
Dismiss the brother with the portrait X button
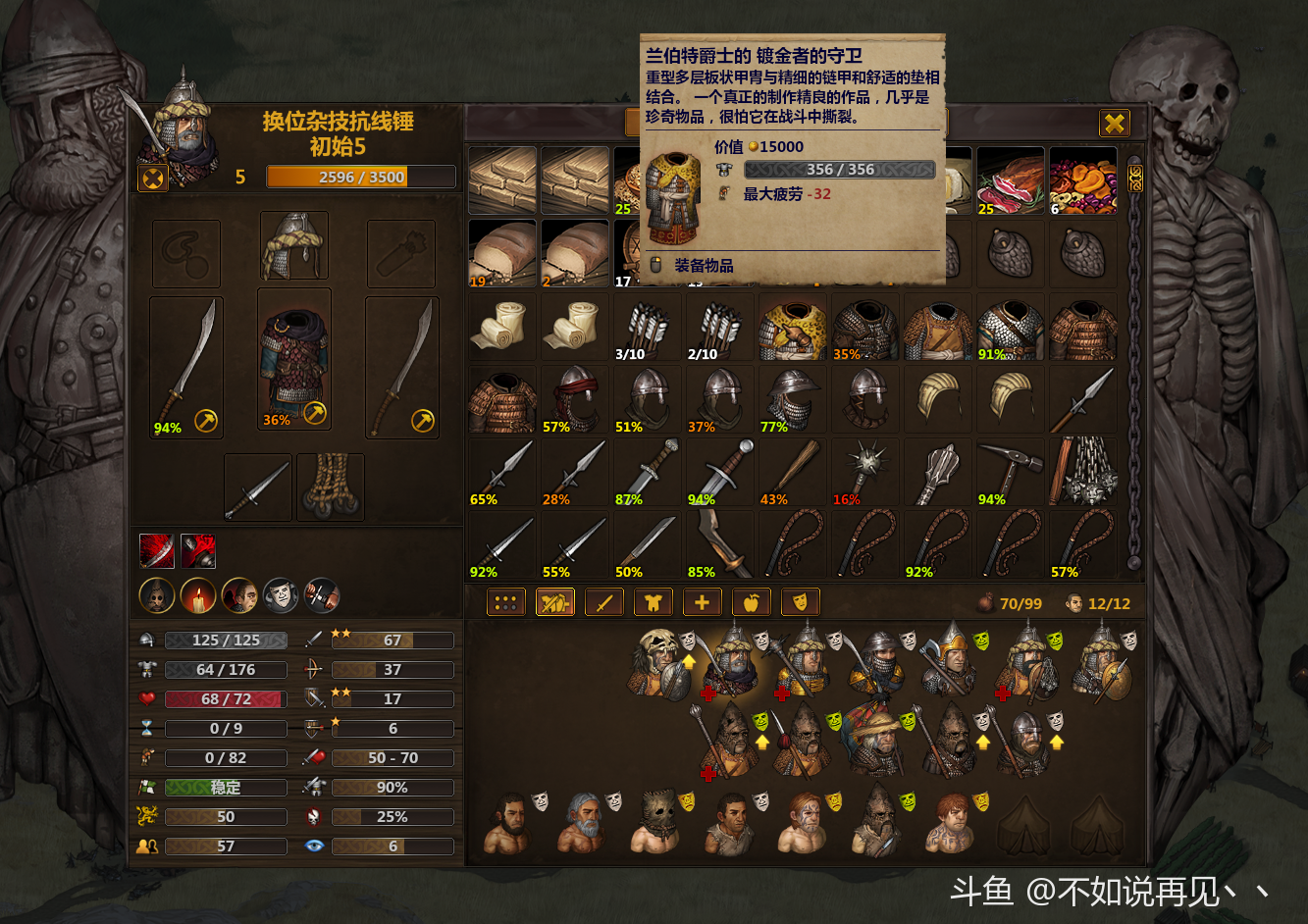[154, 178]
